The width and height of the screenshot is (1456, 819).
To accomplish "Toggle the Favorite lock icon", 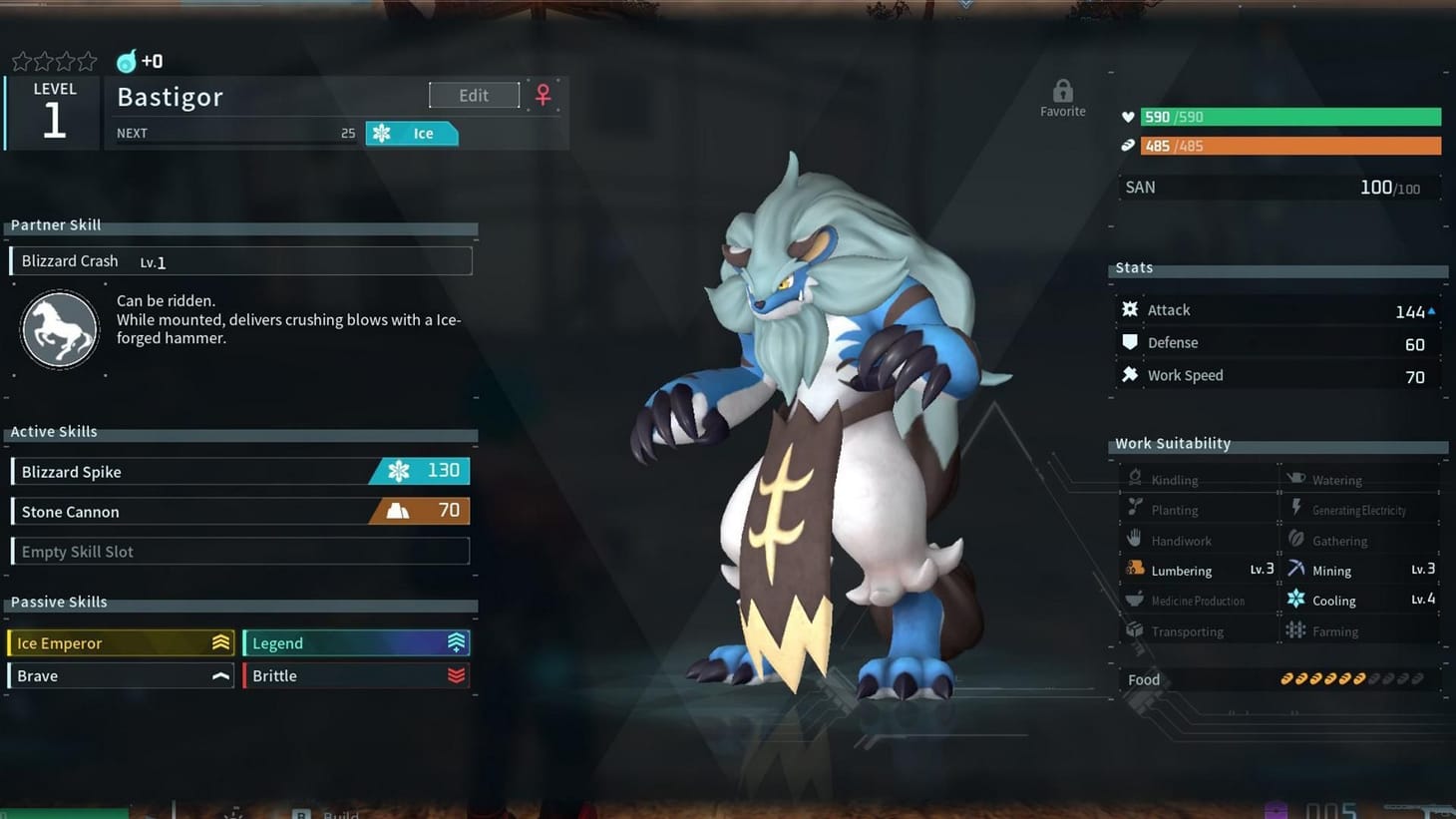I will point(1063,93).
